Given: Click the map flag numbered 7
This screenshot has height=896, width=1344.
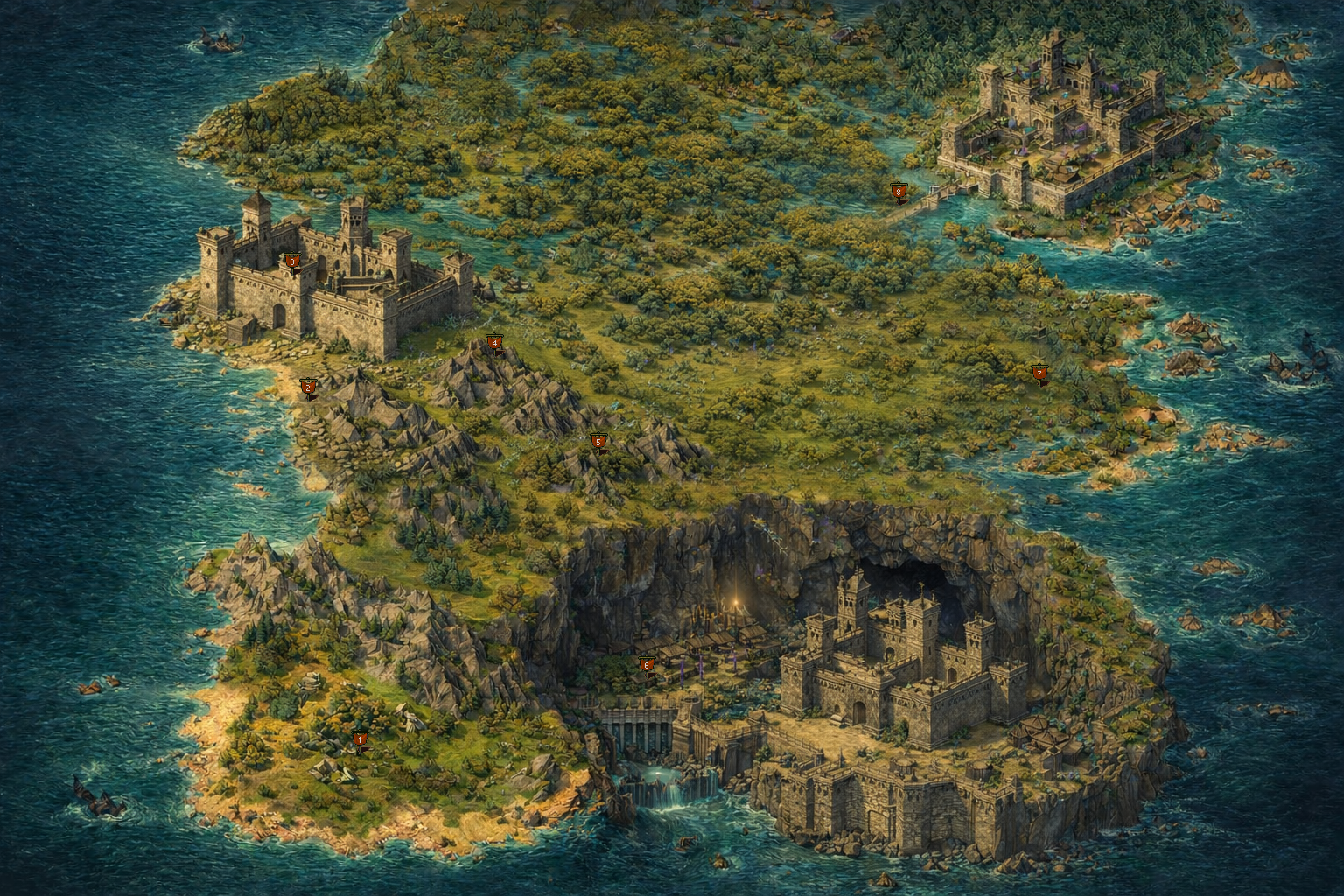Looking at the screenshot, I should [1039, 374].
